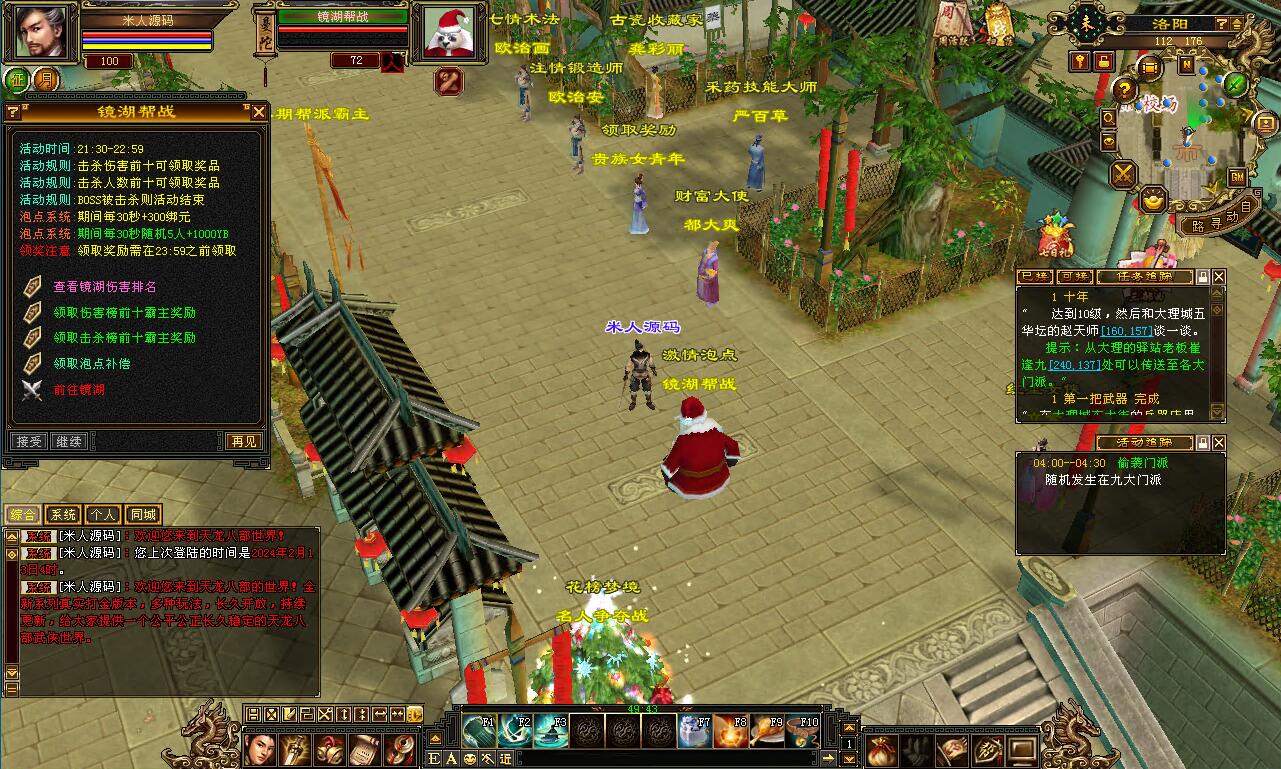Open the gold ingot shop icon
This screenshot has width=1281, height=769.
point(1156,199)
